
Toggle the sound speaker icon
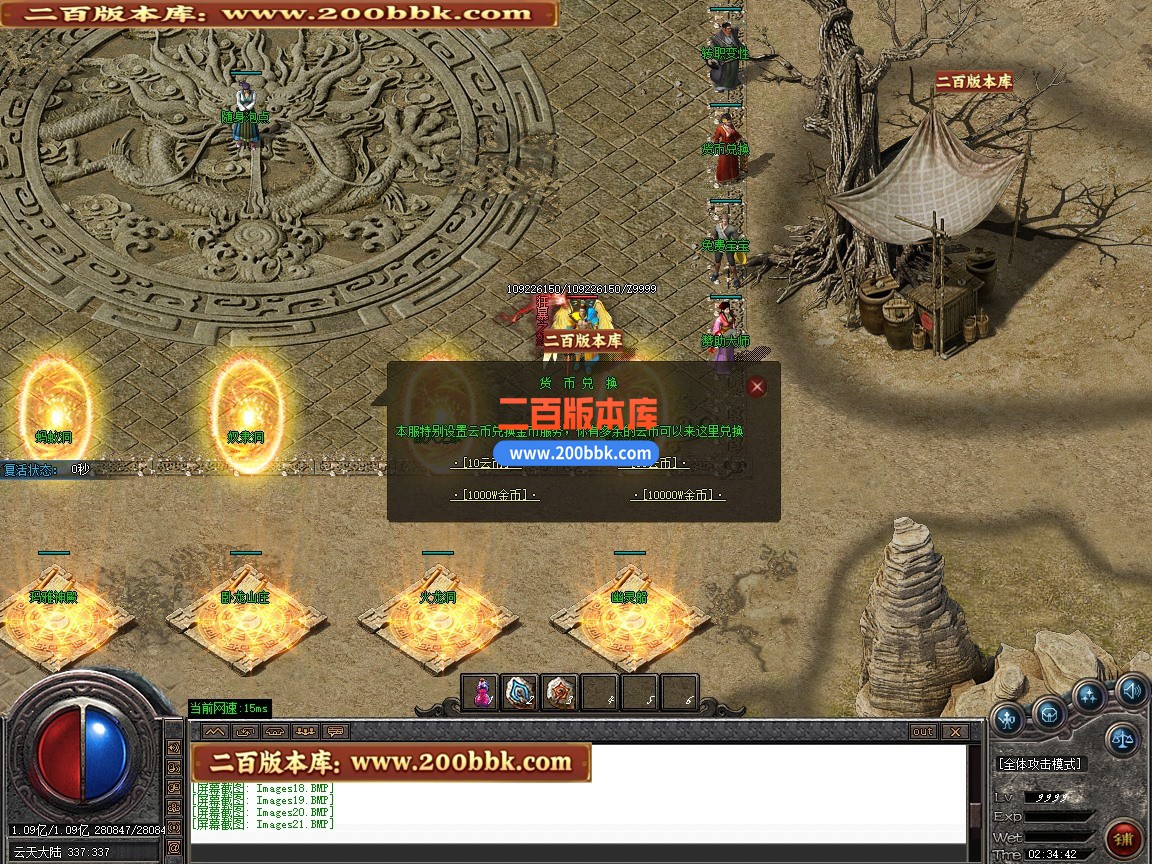click(1131, 690)
